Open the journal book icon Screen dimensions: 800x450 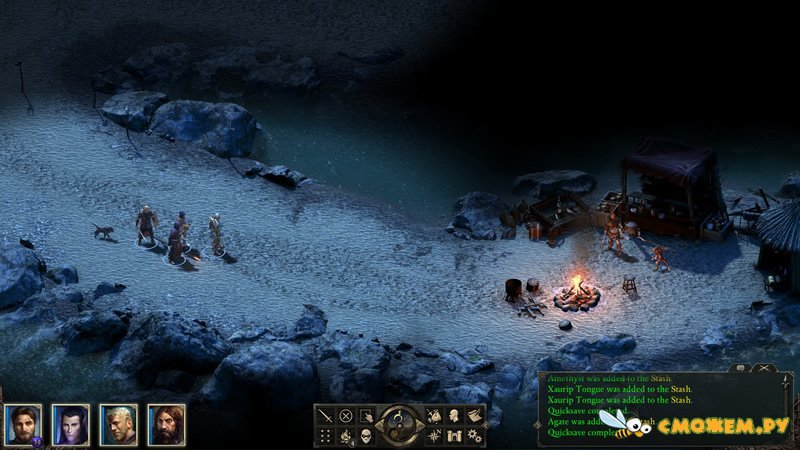pyautogui.click(x=474, y=416)
